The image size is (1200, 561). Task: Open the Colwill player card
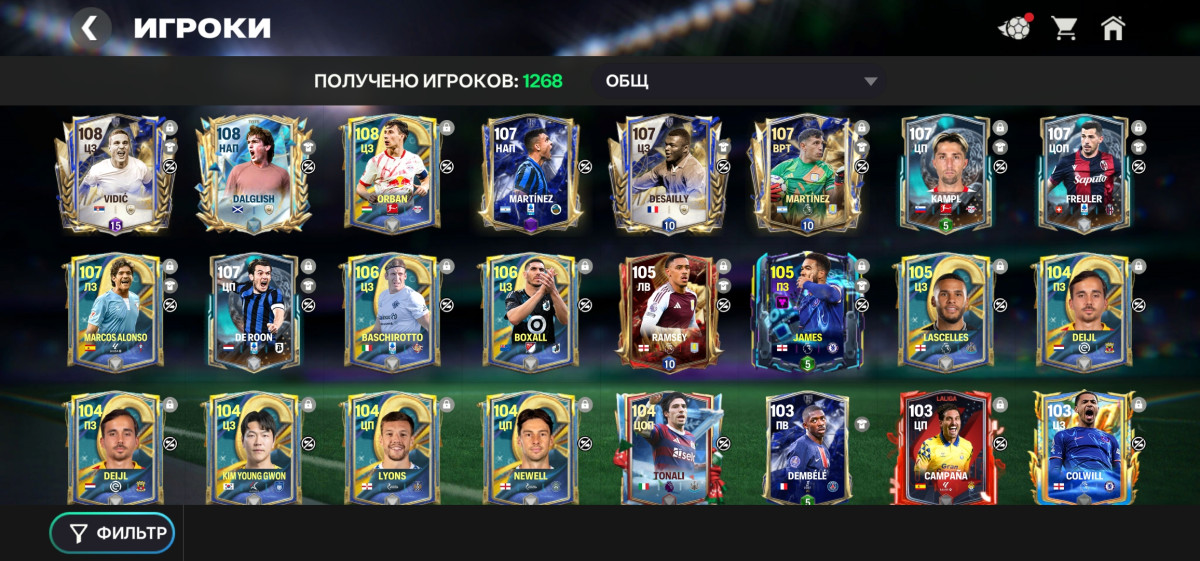pyautogui.click(x=1084, y=448)
